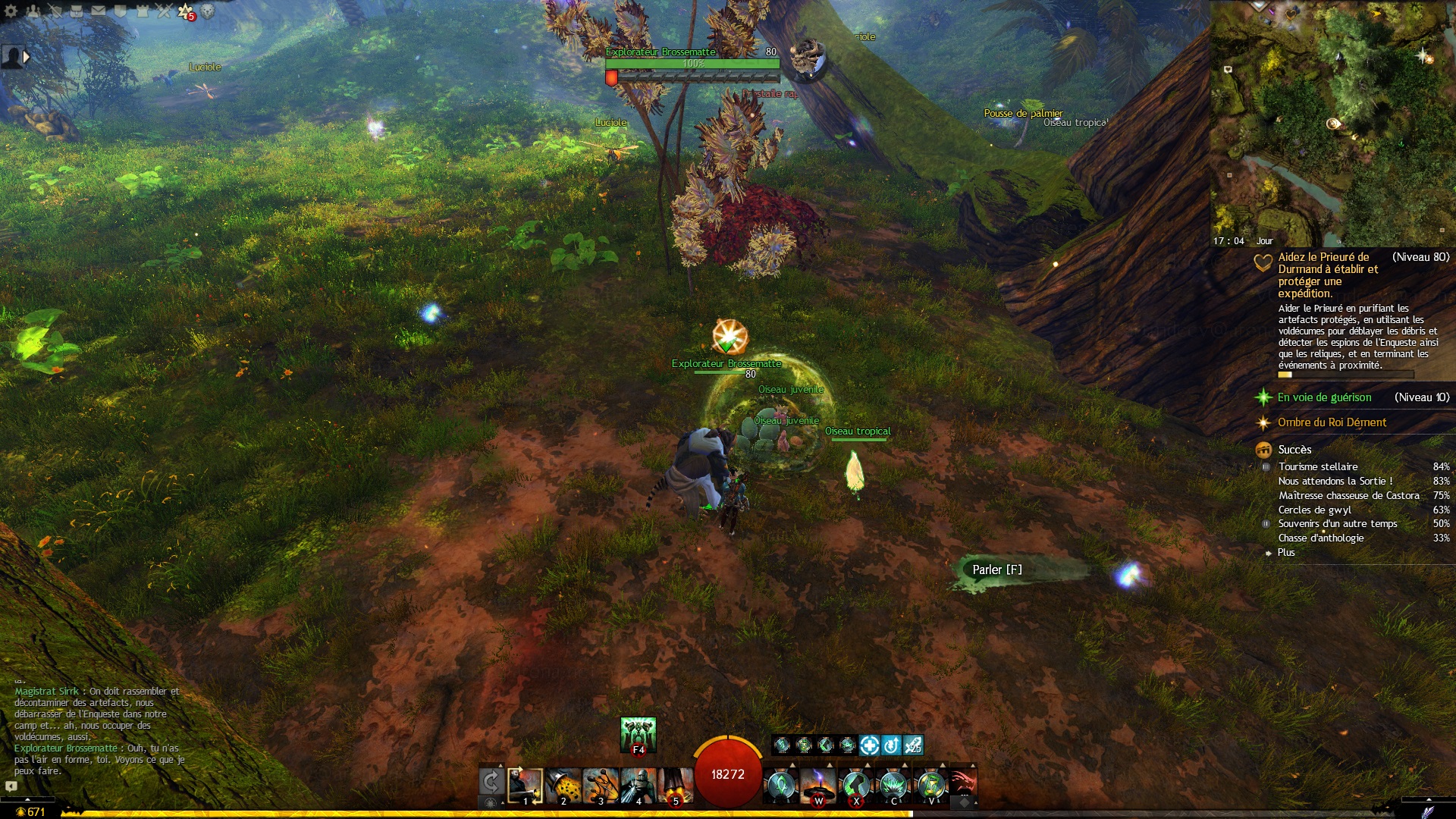Open the PvP crossed swords panel

coord(164,11)
